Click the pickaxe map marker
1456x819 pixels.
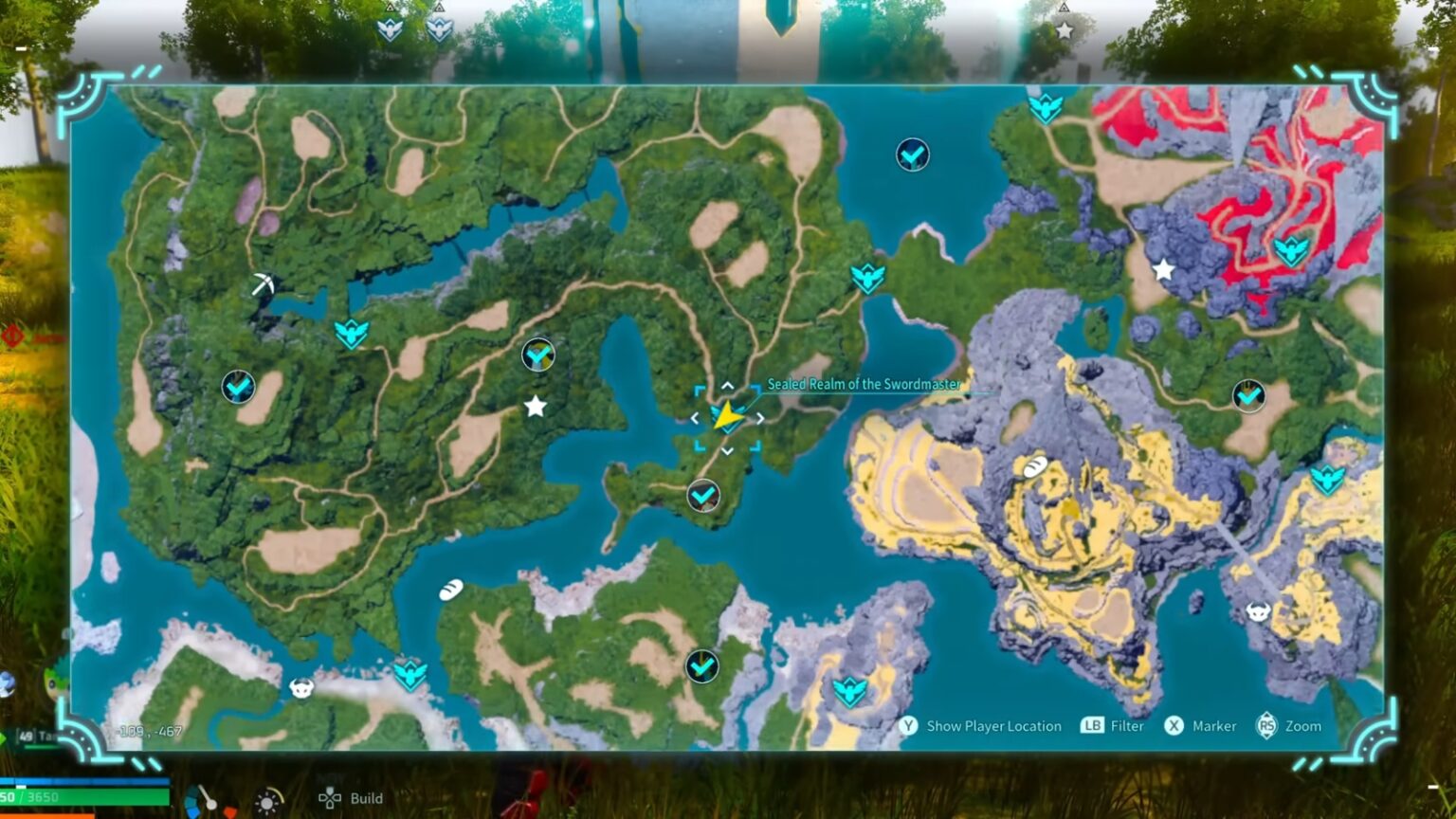coord(263,283)
